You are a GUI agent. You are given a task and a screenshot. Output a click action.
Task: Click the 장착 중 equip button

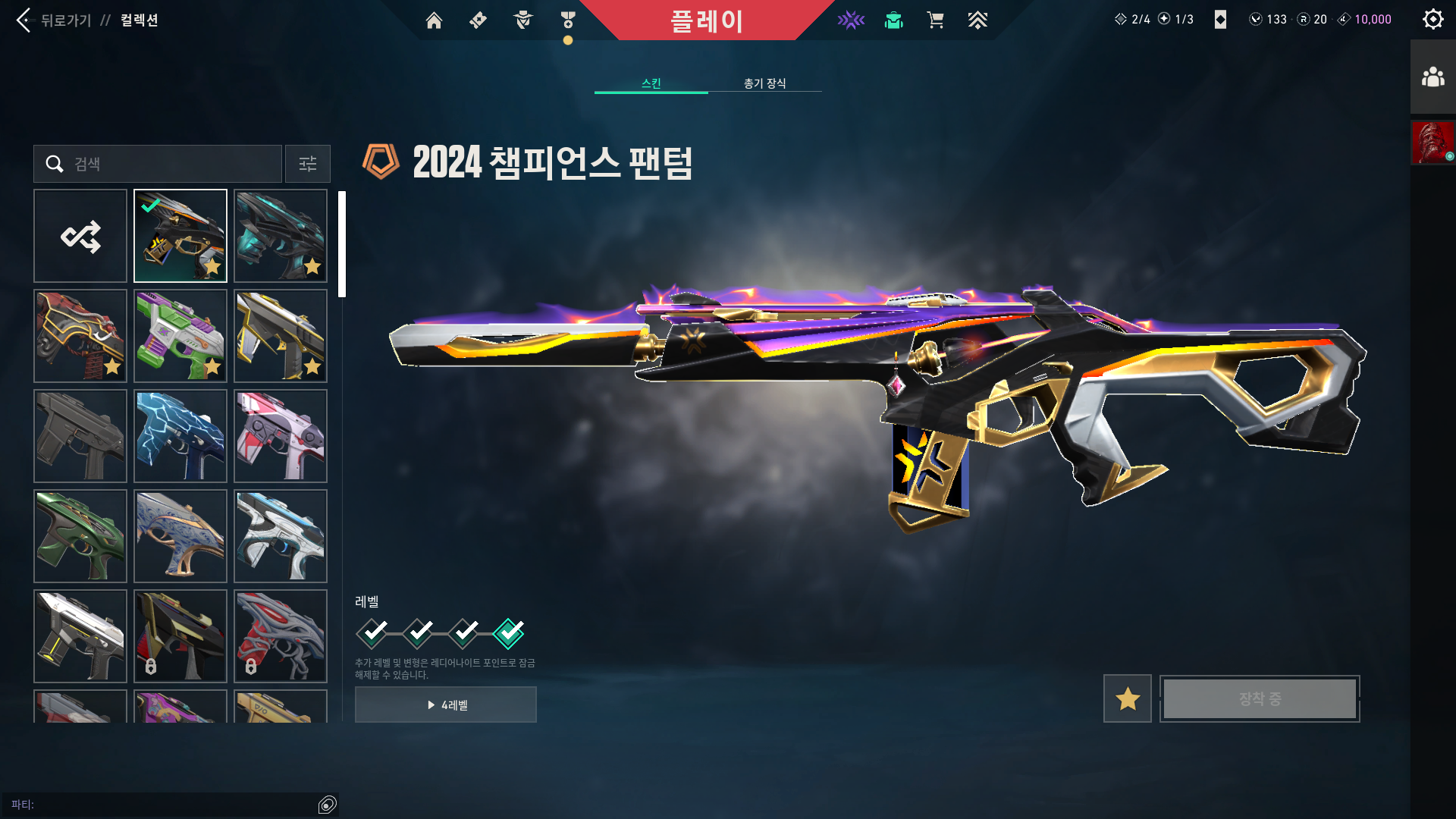(x=1259, y=698)
